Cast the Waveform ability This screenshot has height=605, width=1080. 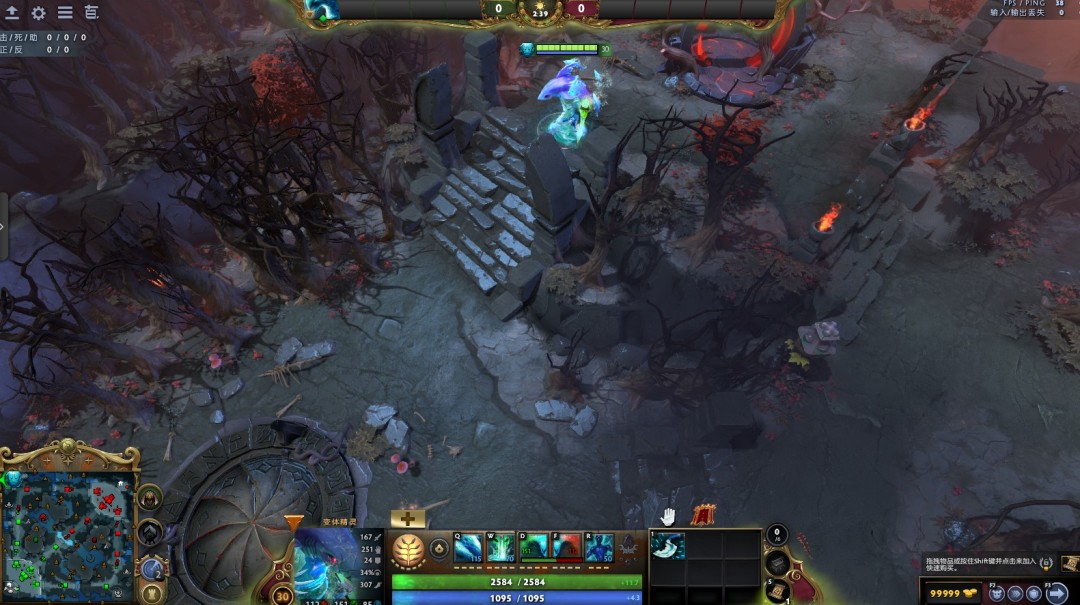pos(468,547)
